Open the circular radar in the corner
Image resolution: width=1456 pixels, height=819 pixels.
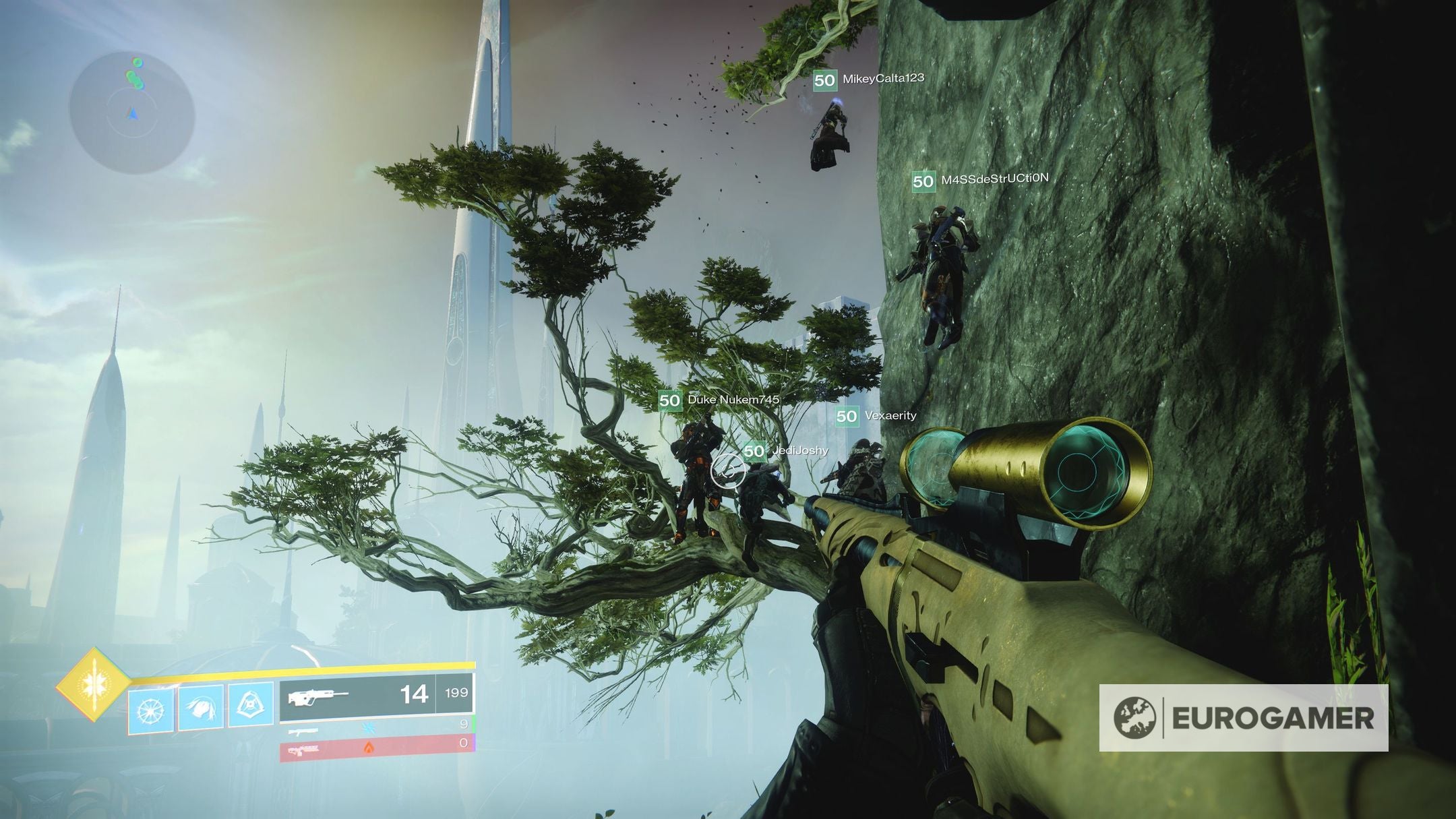pyautogui.click(x=132, y=113)
